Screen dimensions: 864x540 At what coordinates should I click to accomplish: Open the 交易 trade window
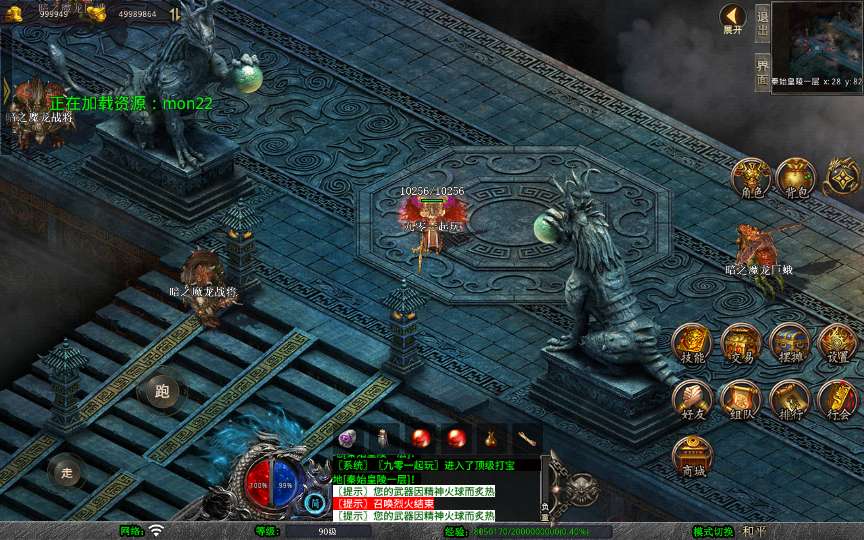coord(741,344)
